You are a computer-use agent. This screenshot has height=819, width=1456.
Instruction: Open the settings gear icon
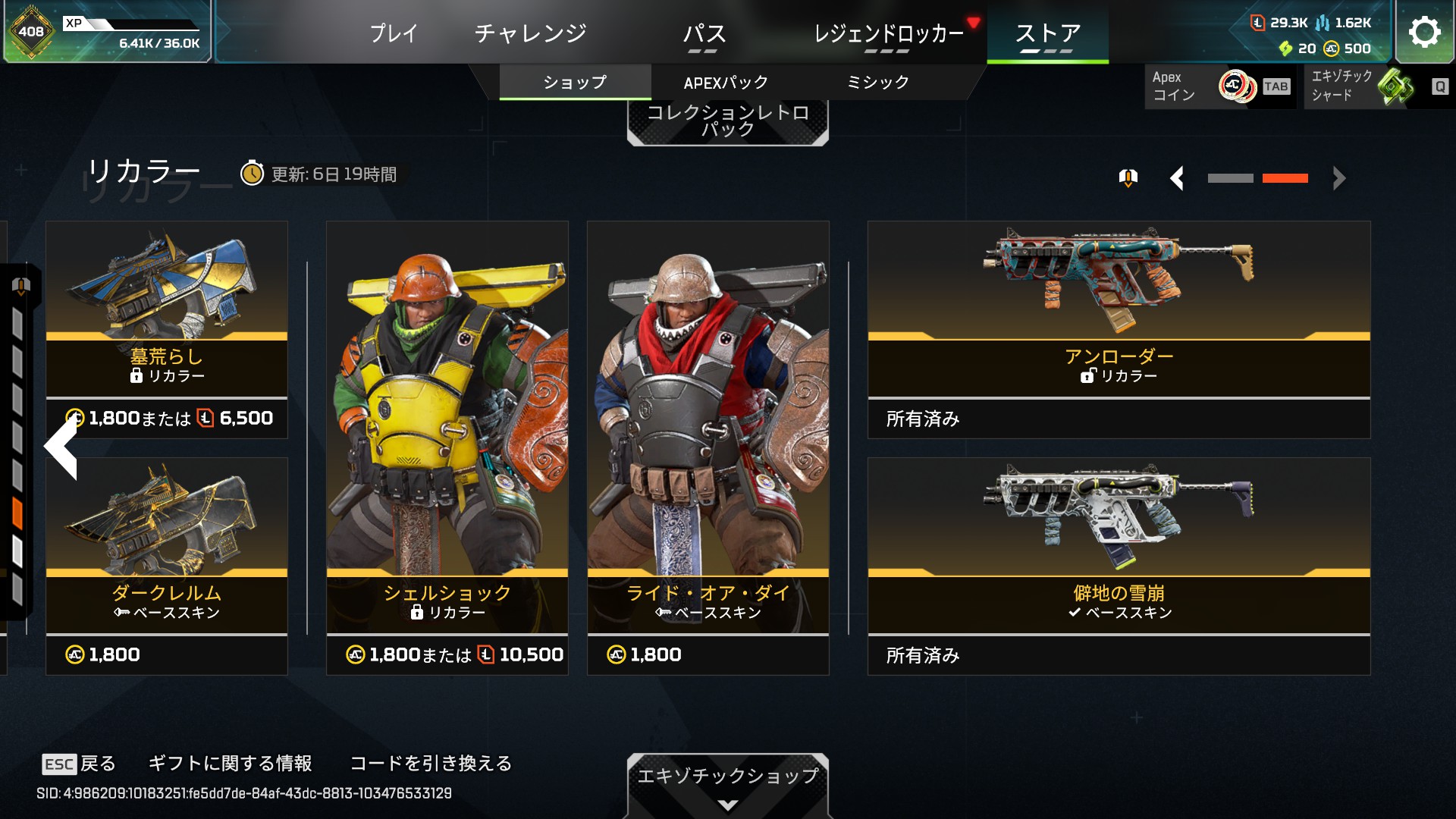click(x=1424, y=32)
